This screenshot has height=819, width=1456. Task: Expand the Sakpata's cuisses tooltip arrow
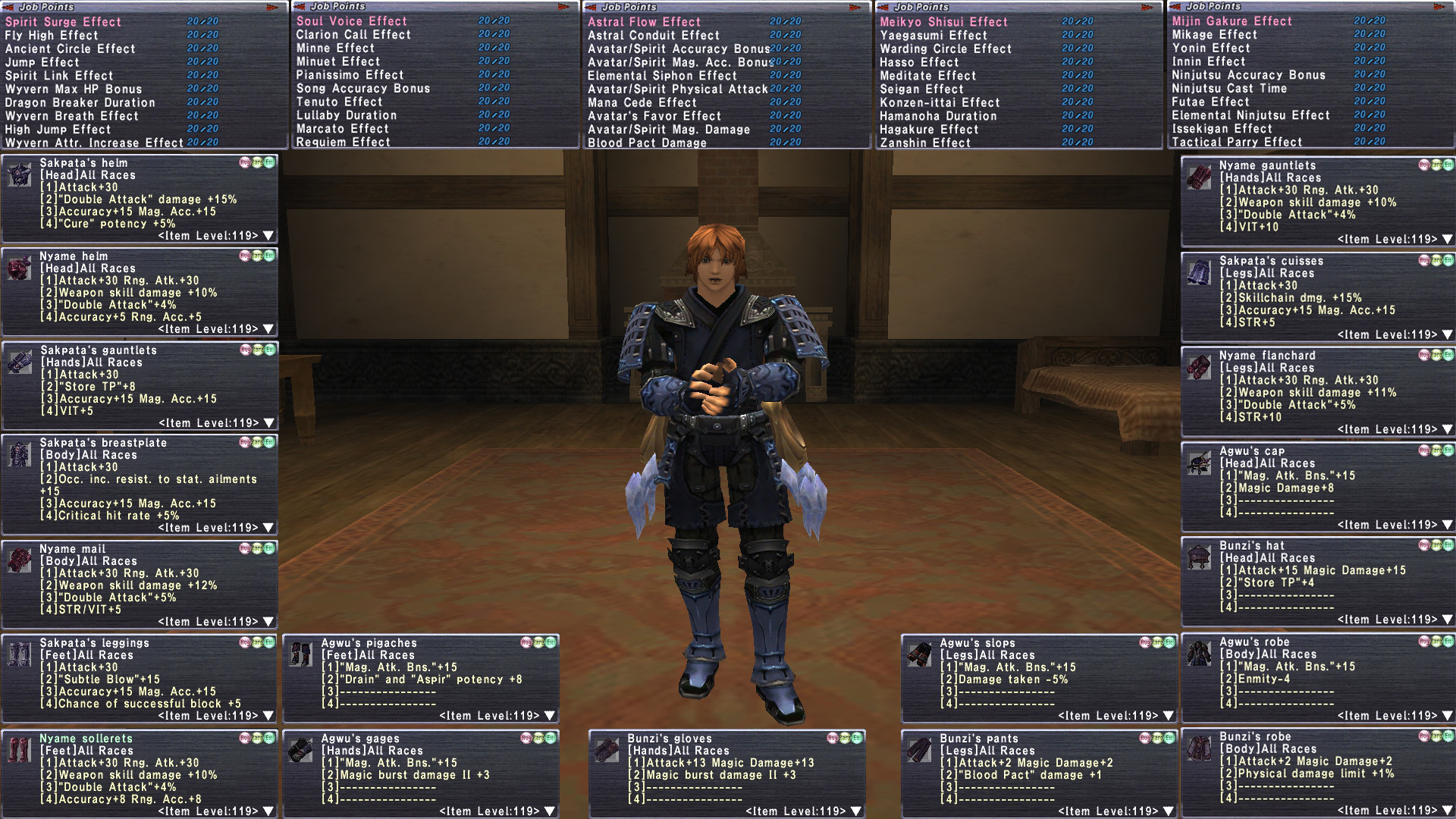pos(1448,334)
